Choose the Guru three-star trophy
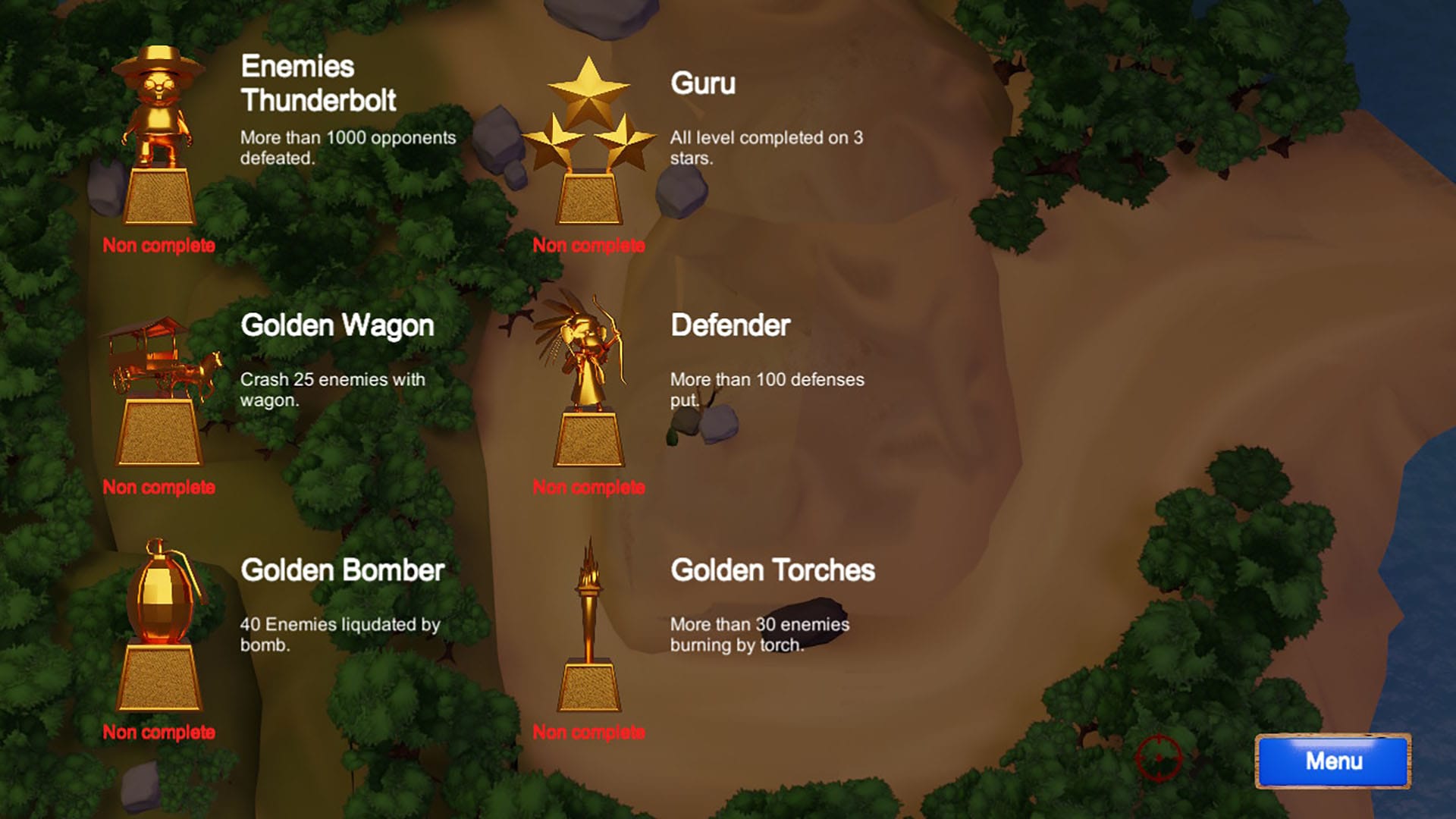 pos(588,140)
